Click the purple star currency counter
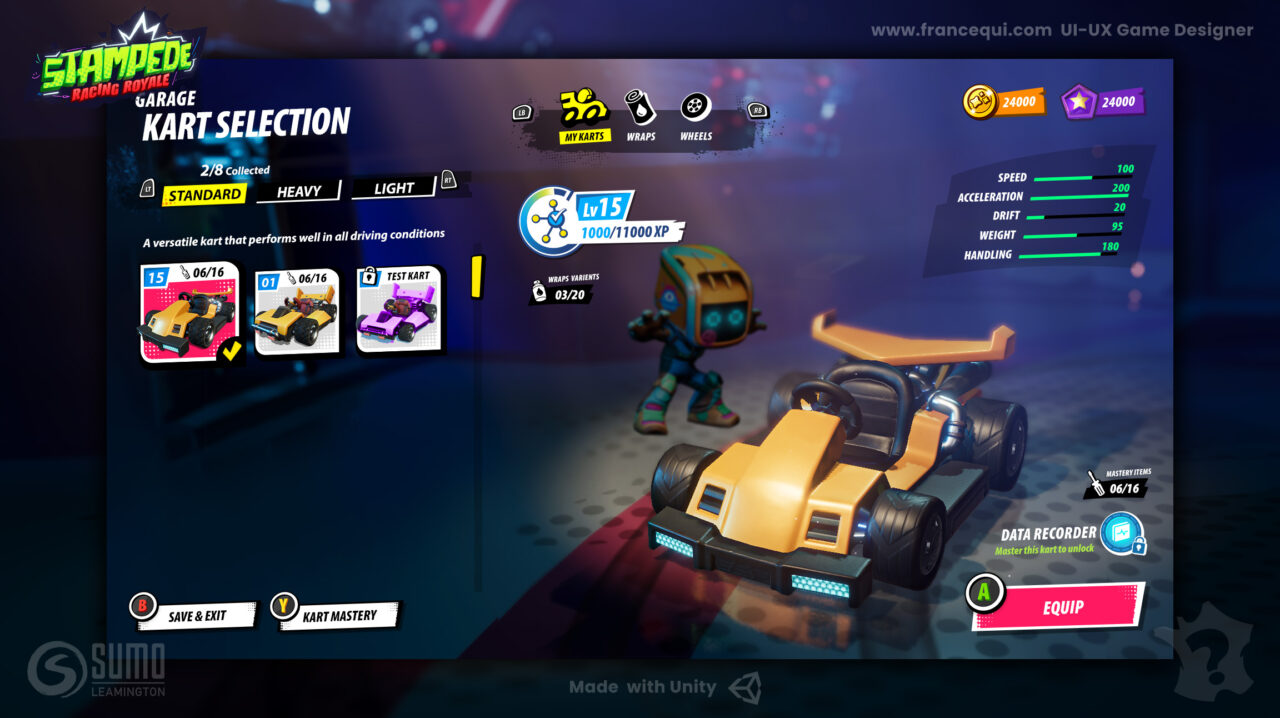 pyautogui.click(x=1103, y=102)
